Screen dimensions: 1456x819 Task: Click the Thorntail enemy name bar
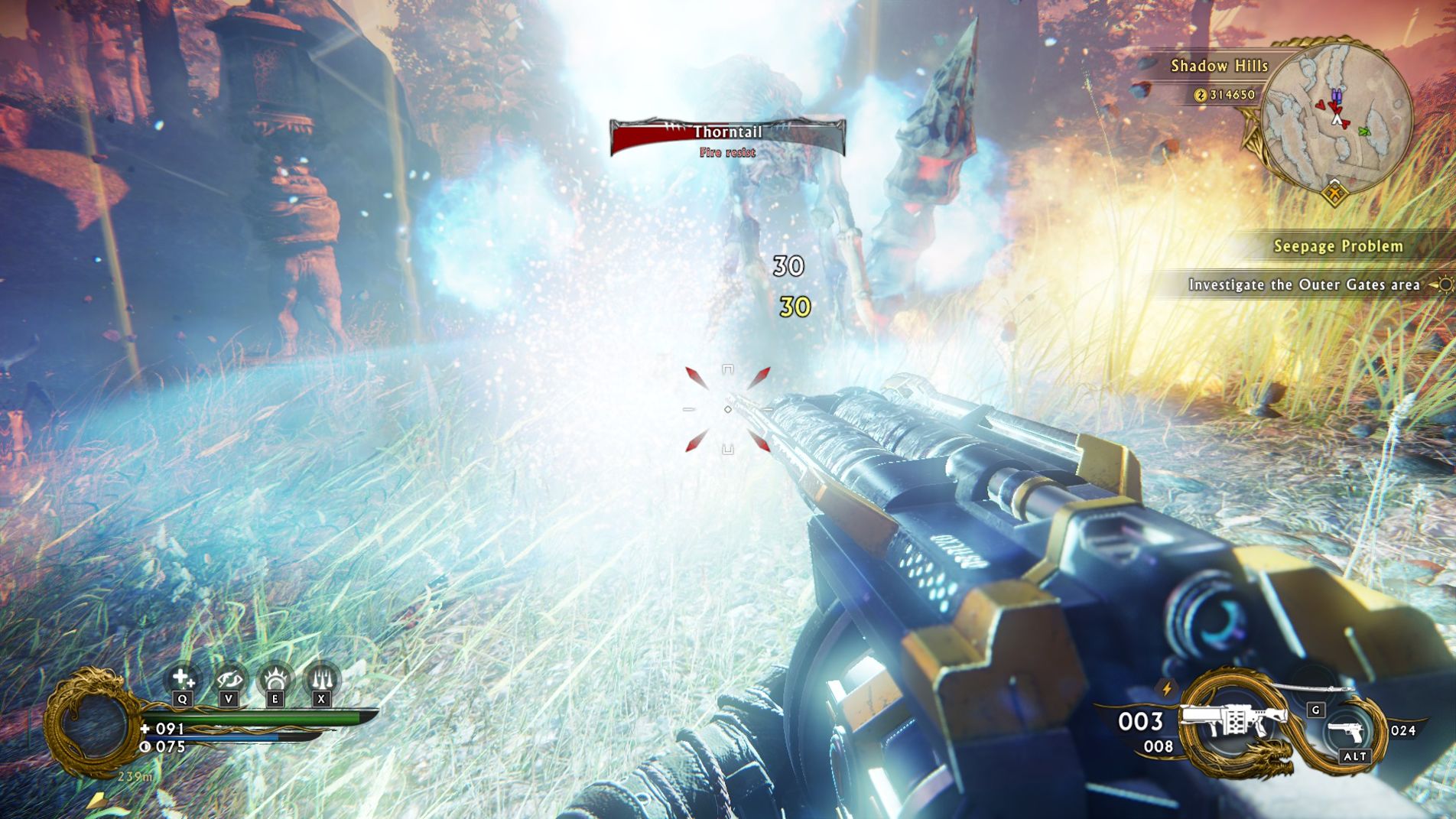point(727,133)
